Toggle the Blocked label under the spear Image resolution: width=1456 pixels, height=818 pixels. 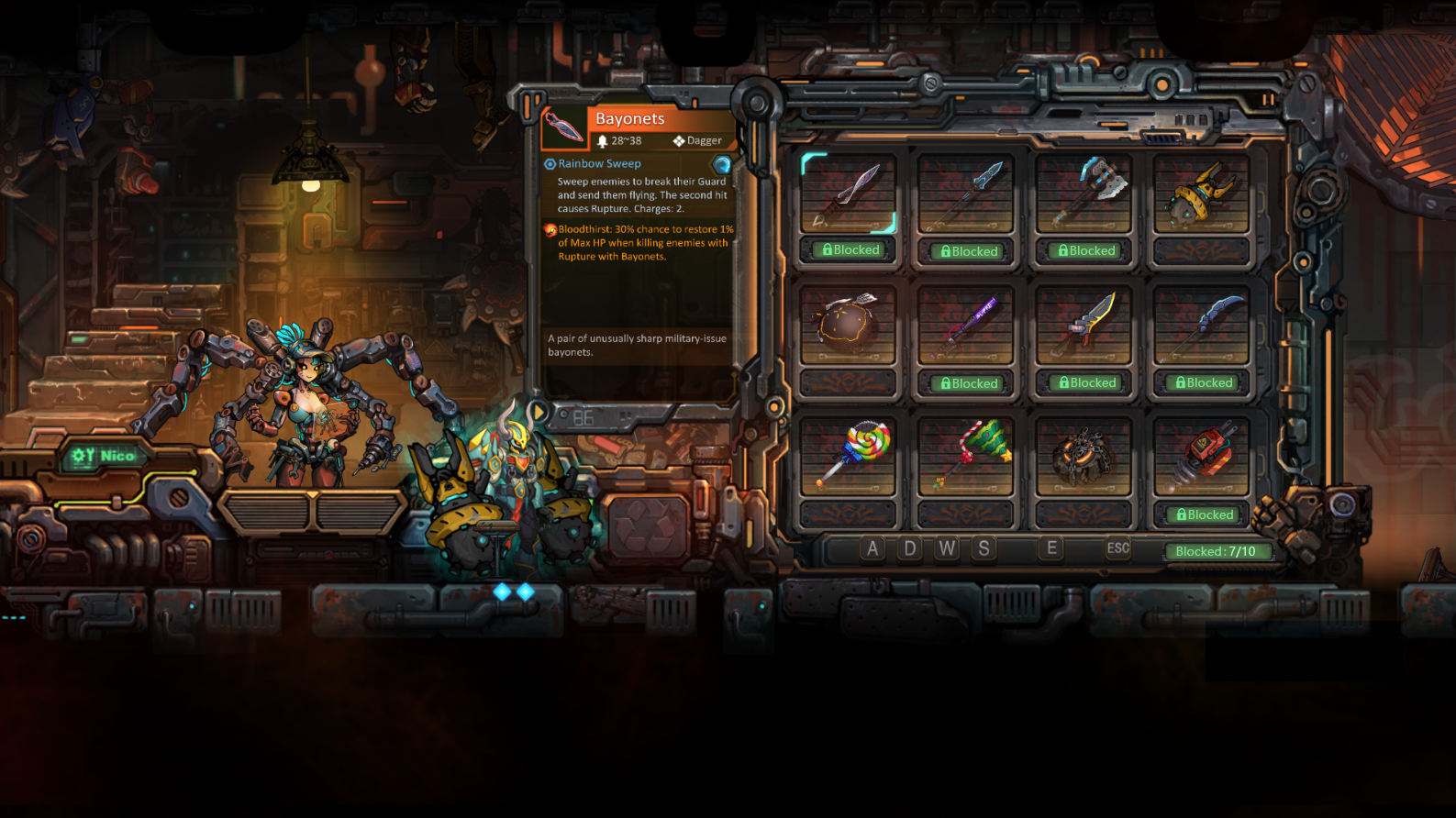968,251
